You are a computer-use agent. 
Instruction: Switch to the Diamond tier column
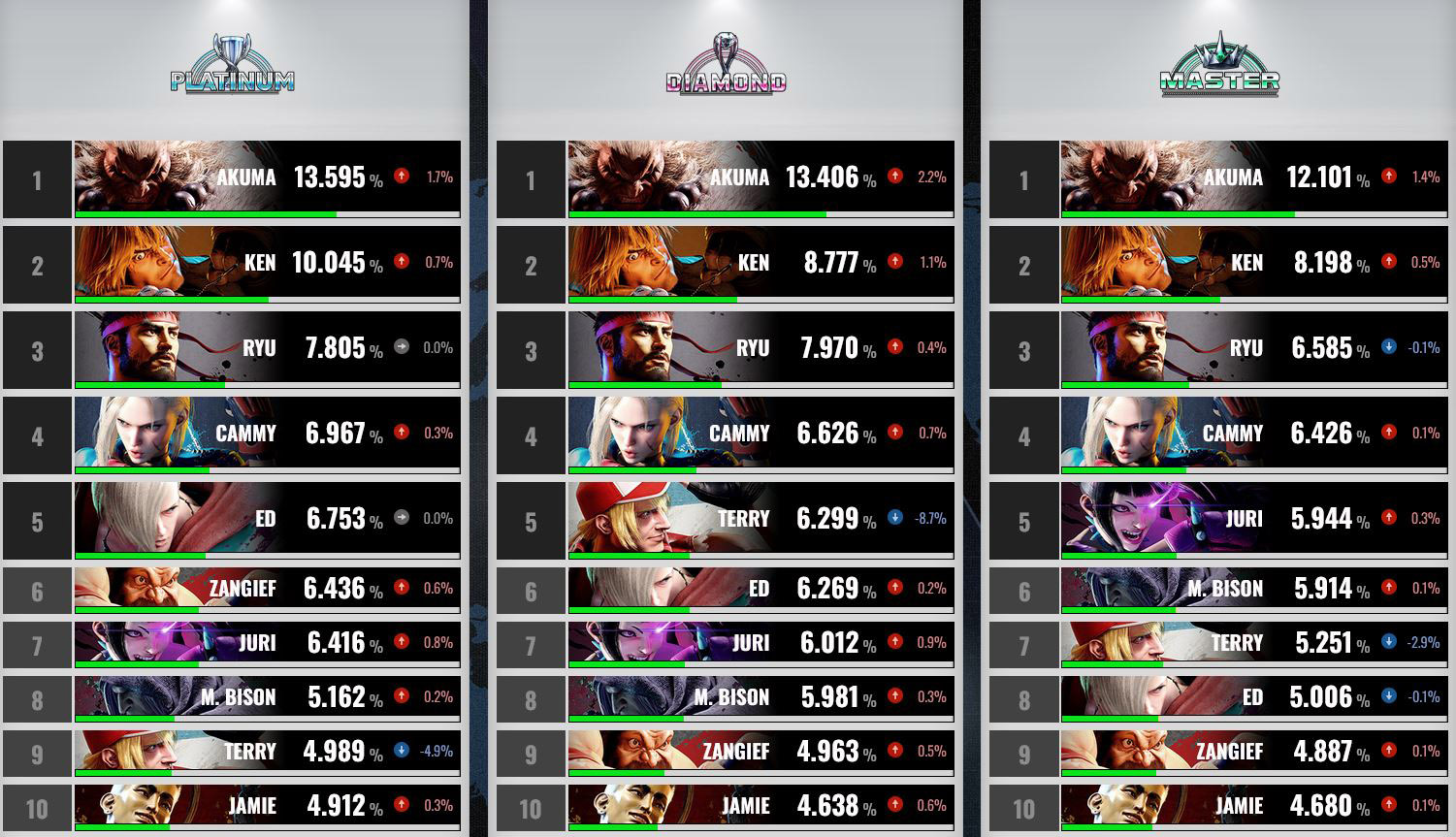pos(724,58)
